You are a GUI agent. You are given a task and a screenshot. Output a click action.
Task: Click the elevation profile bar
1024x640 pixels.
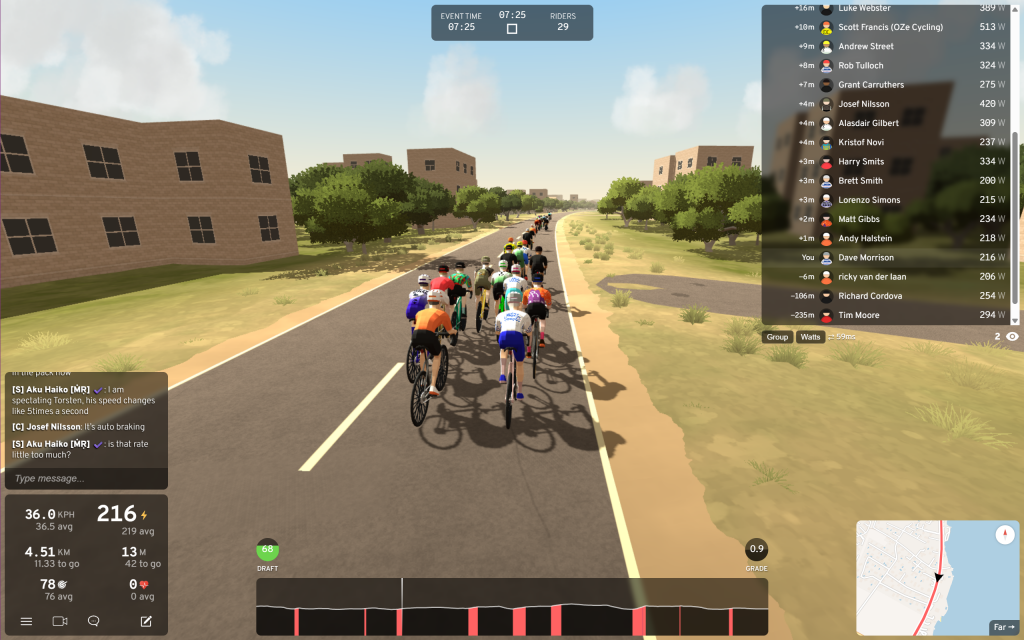[x=512, y=606]
